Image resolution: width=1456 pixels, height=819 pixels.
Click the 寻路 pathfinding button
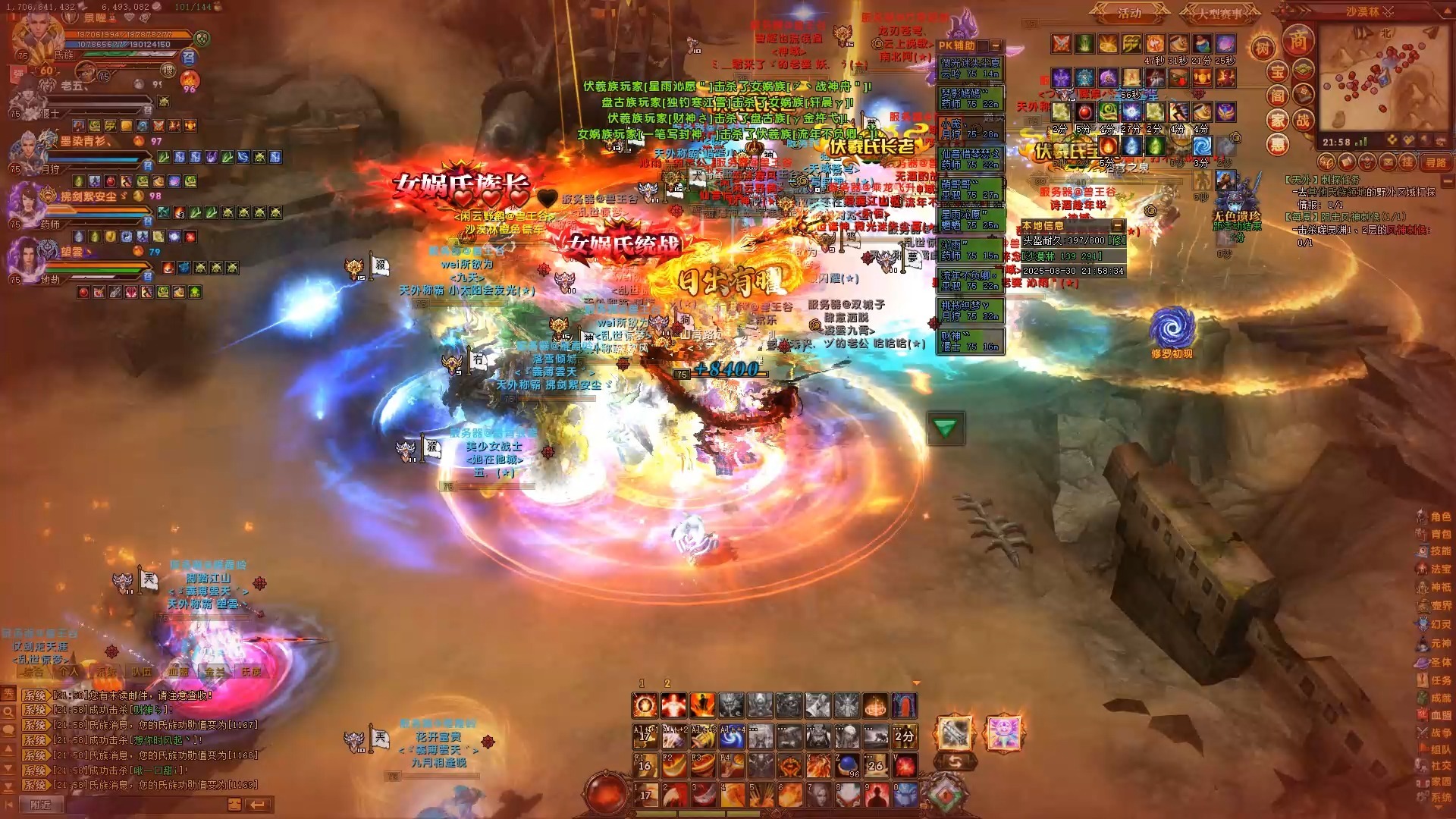point(1436,162)
